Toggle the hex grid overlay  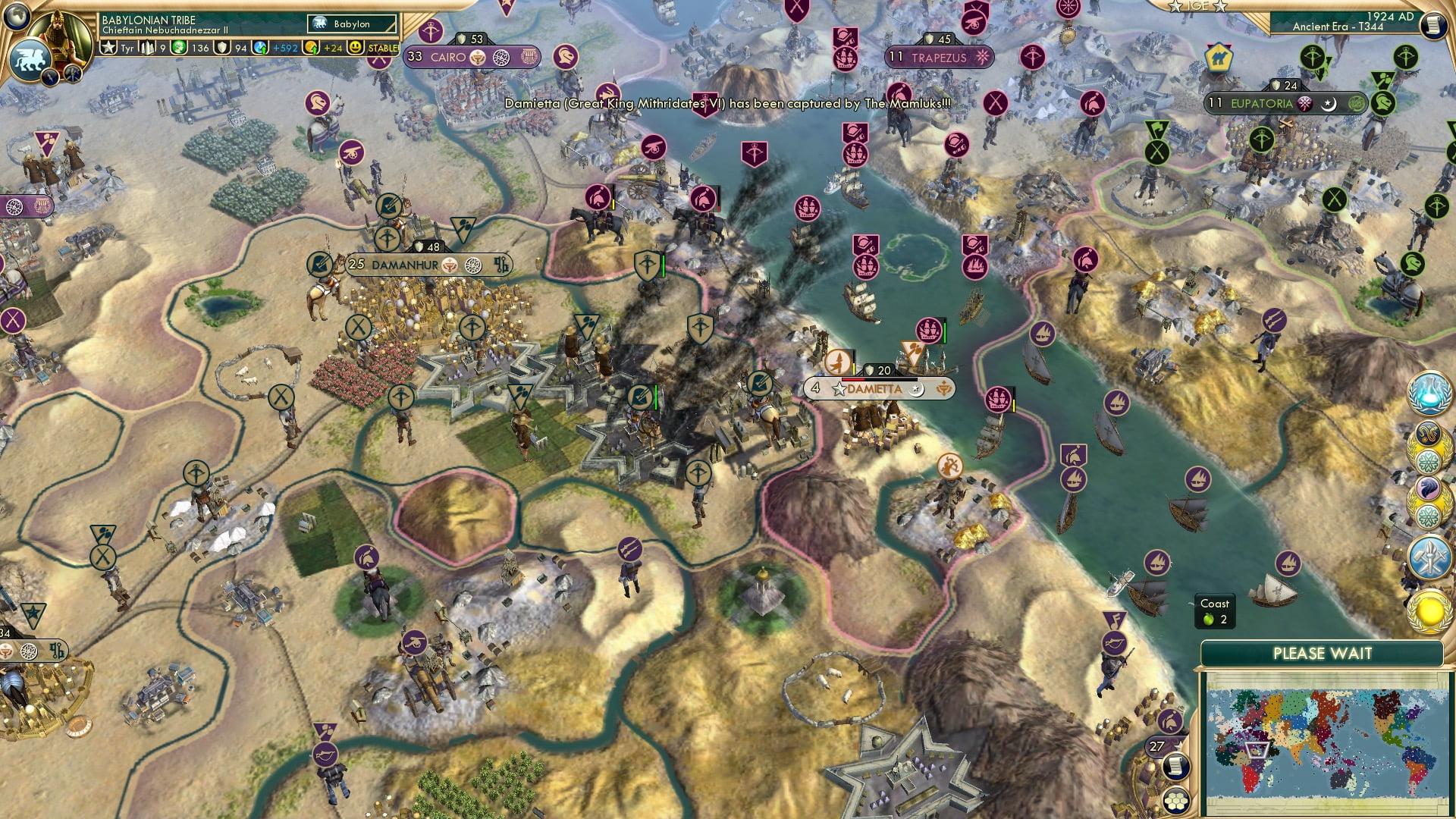click(x=1175, y=802)
